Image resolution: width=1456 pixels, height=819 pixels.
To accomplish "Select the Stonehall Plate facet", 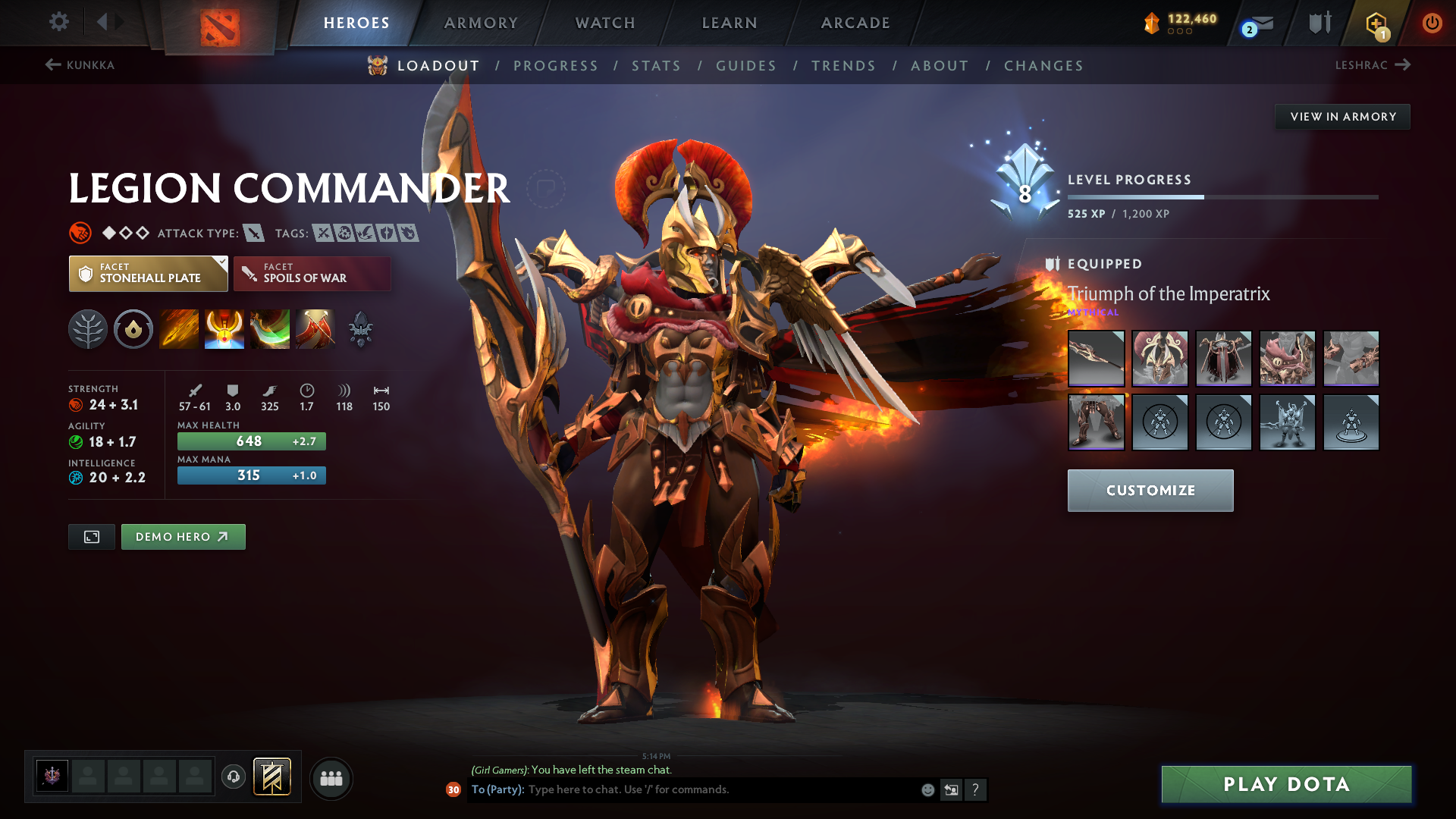I will pyautogui.click(x=148, y=274).
